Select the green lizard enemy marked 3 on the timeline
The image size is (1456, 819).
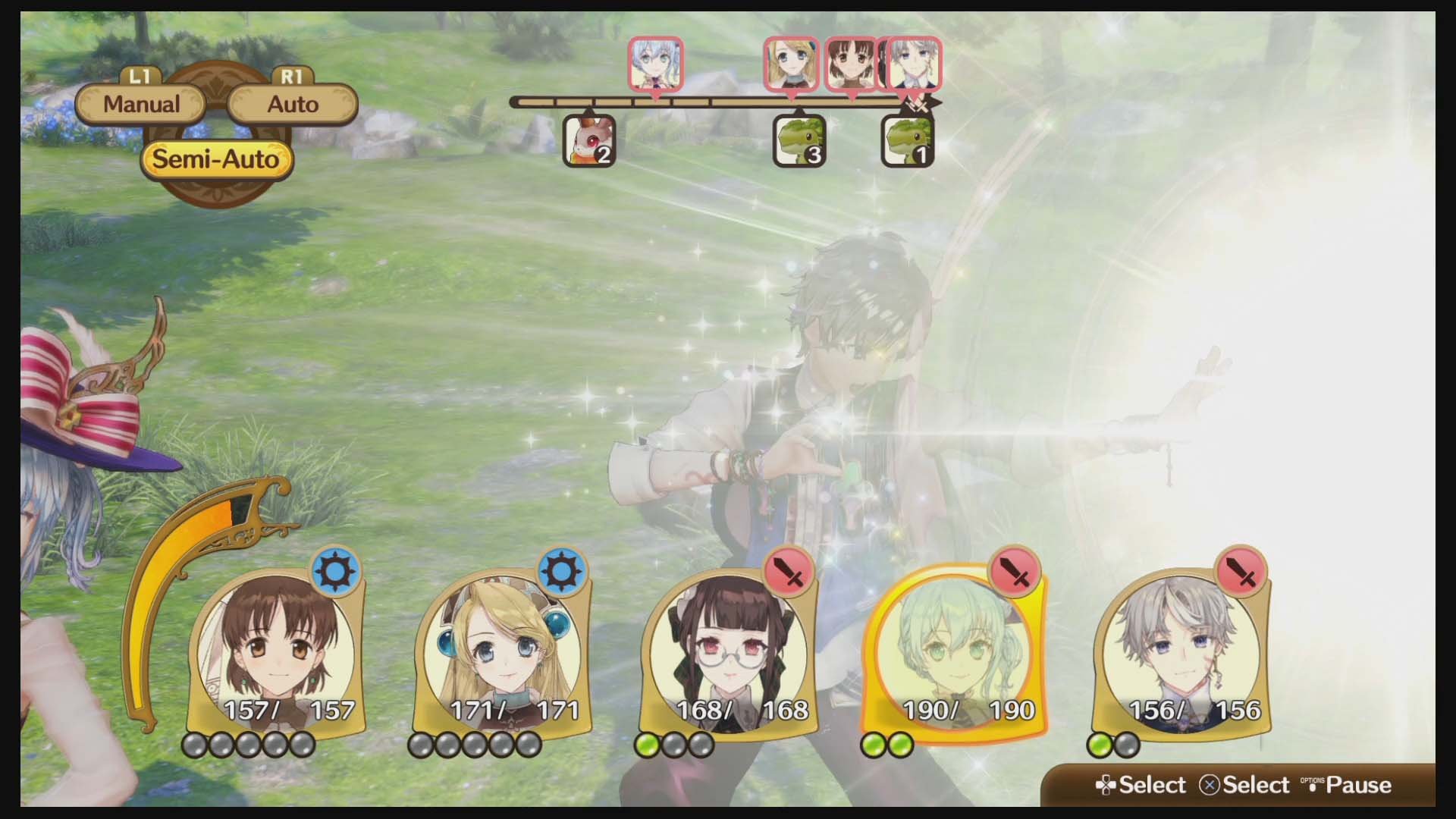(798, 140)
